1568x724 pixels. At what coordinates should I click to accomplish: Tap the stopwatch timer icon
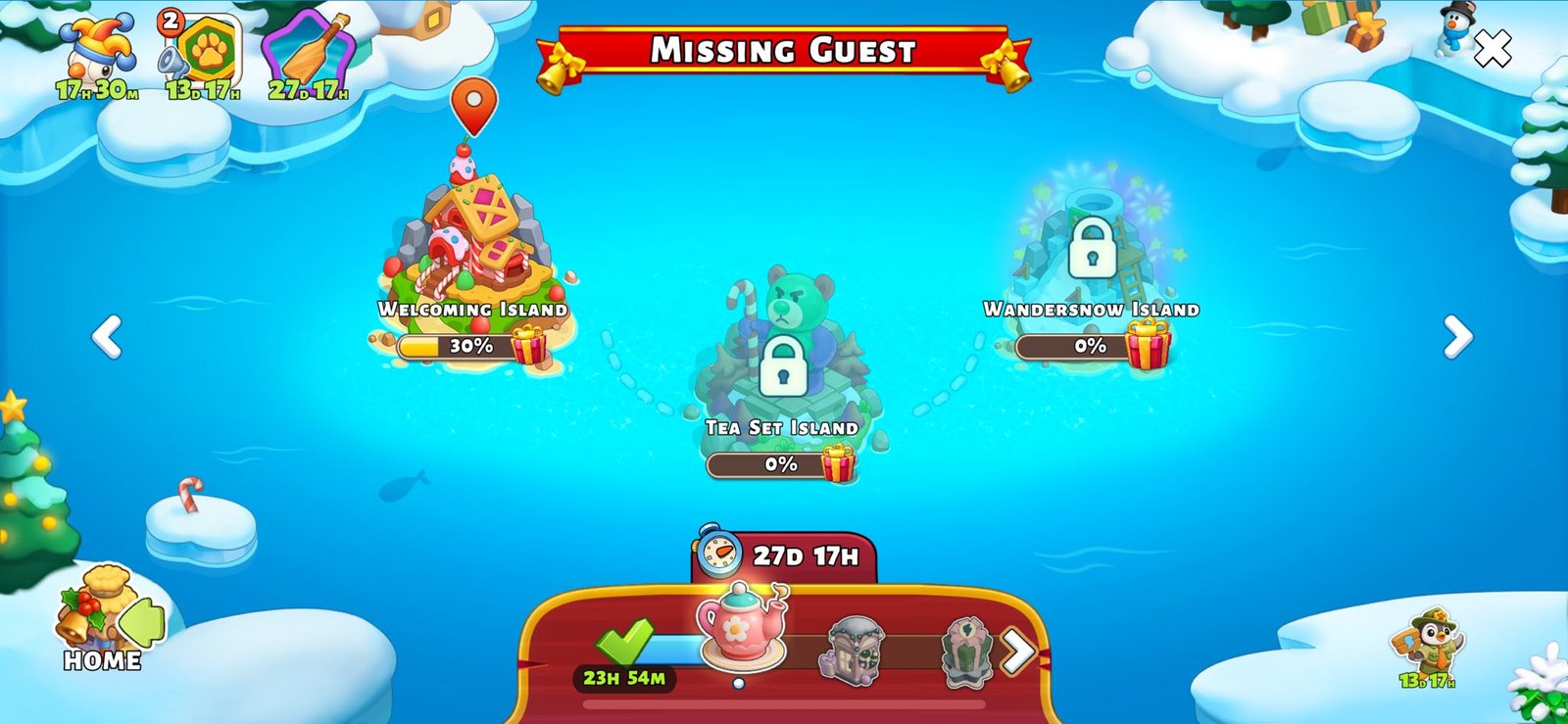pos(718,555)
